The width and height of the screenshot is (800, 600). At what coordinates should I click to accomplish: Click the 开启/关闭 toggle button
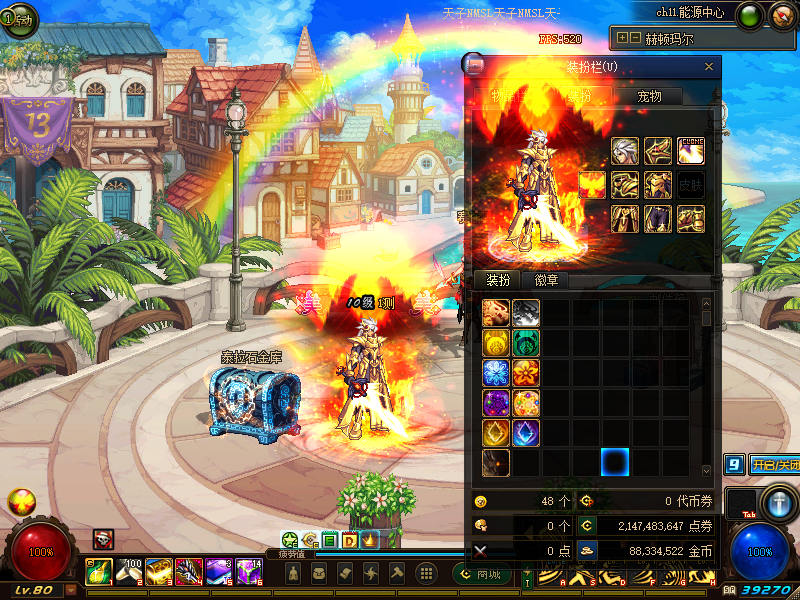(774, 465)
